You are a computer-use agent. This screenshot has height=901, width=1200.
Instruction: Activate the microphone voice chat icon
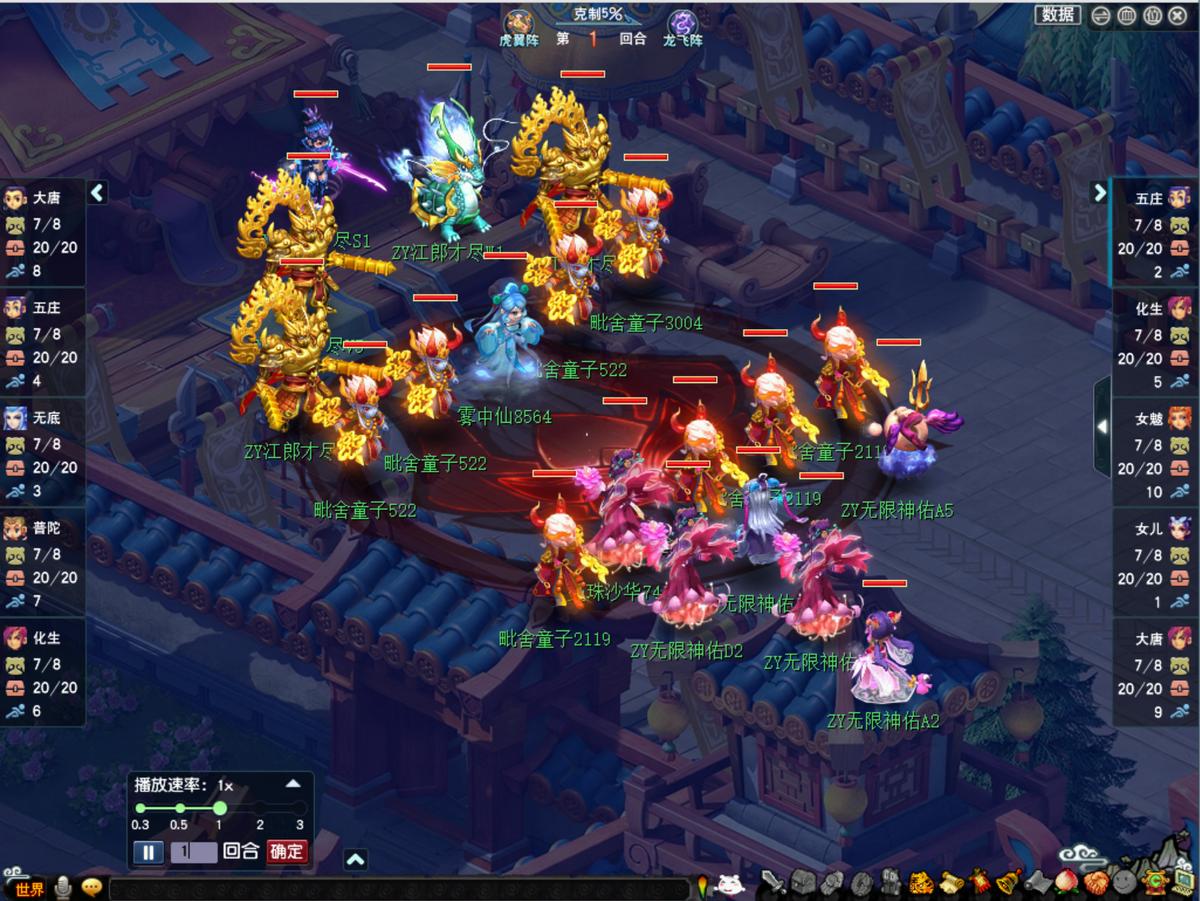63,888
